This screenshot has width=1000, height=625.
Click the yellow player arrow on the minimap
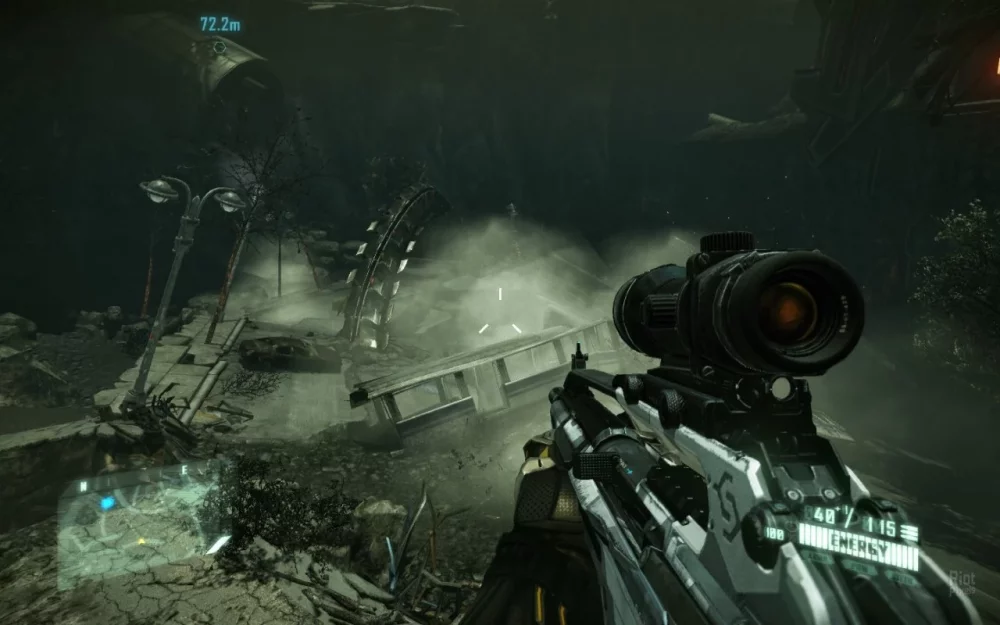[141, 541]
